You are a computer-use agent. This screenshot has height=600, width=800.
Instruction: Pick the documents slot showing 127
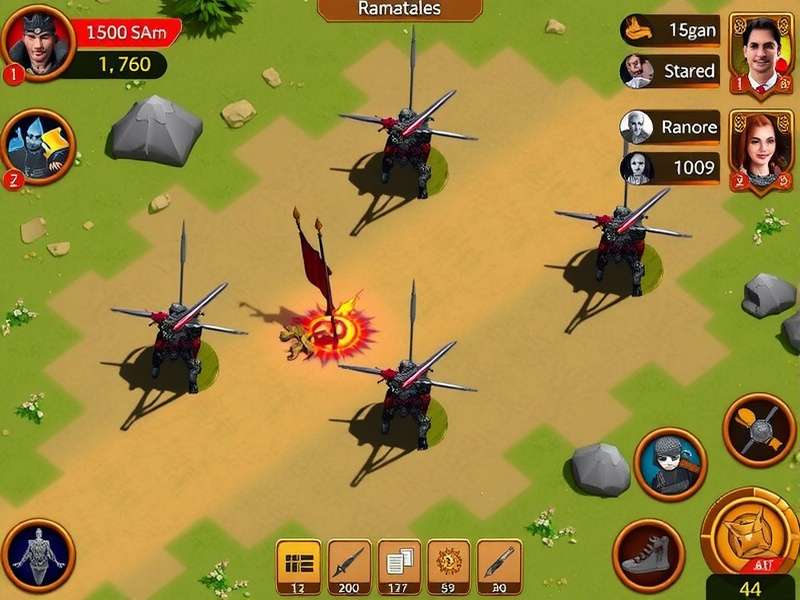click(x=399, y=568)
